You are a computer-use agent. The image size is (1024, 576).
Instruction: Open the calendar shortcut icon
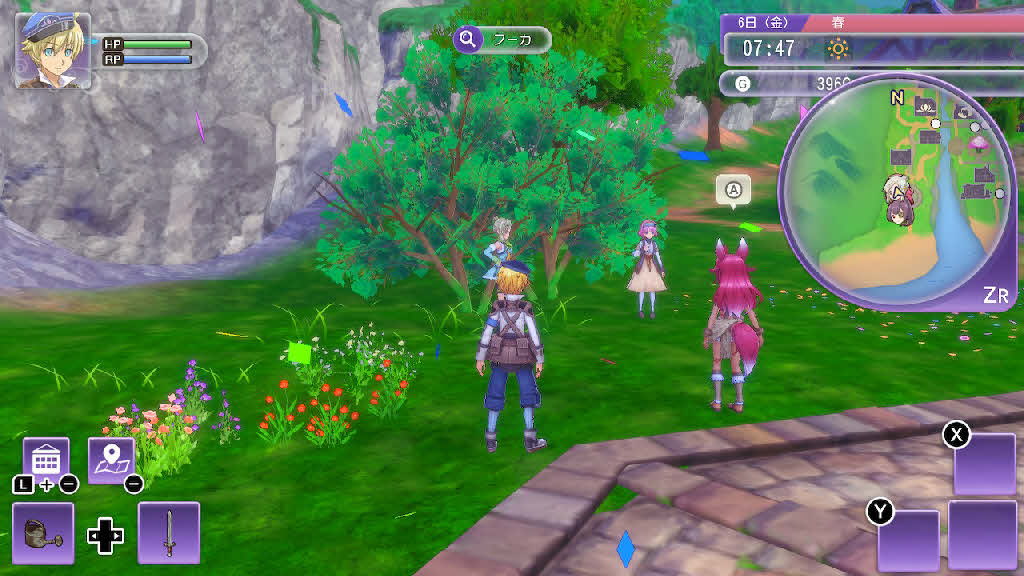(x=45, y=460)
